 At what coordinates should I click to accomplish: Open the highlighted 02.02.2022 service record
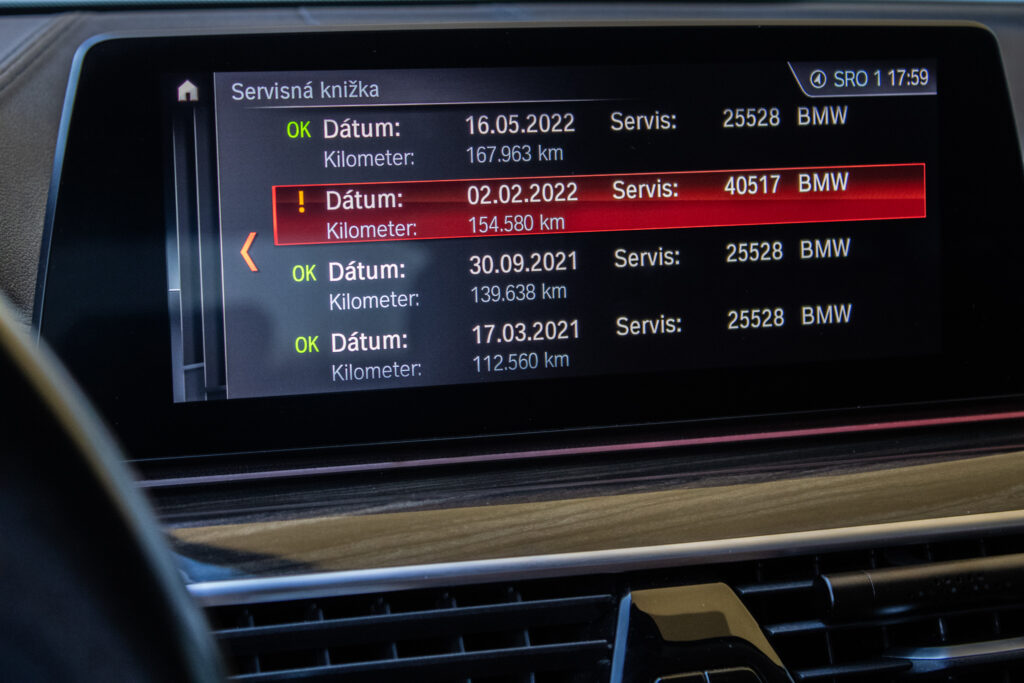(x=598, y=205)
